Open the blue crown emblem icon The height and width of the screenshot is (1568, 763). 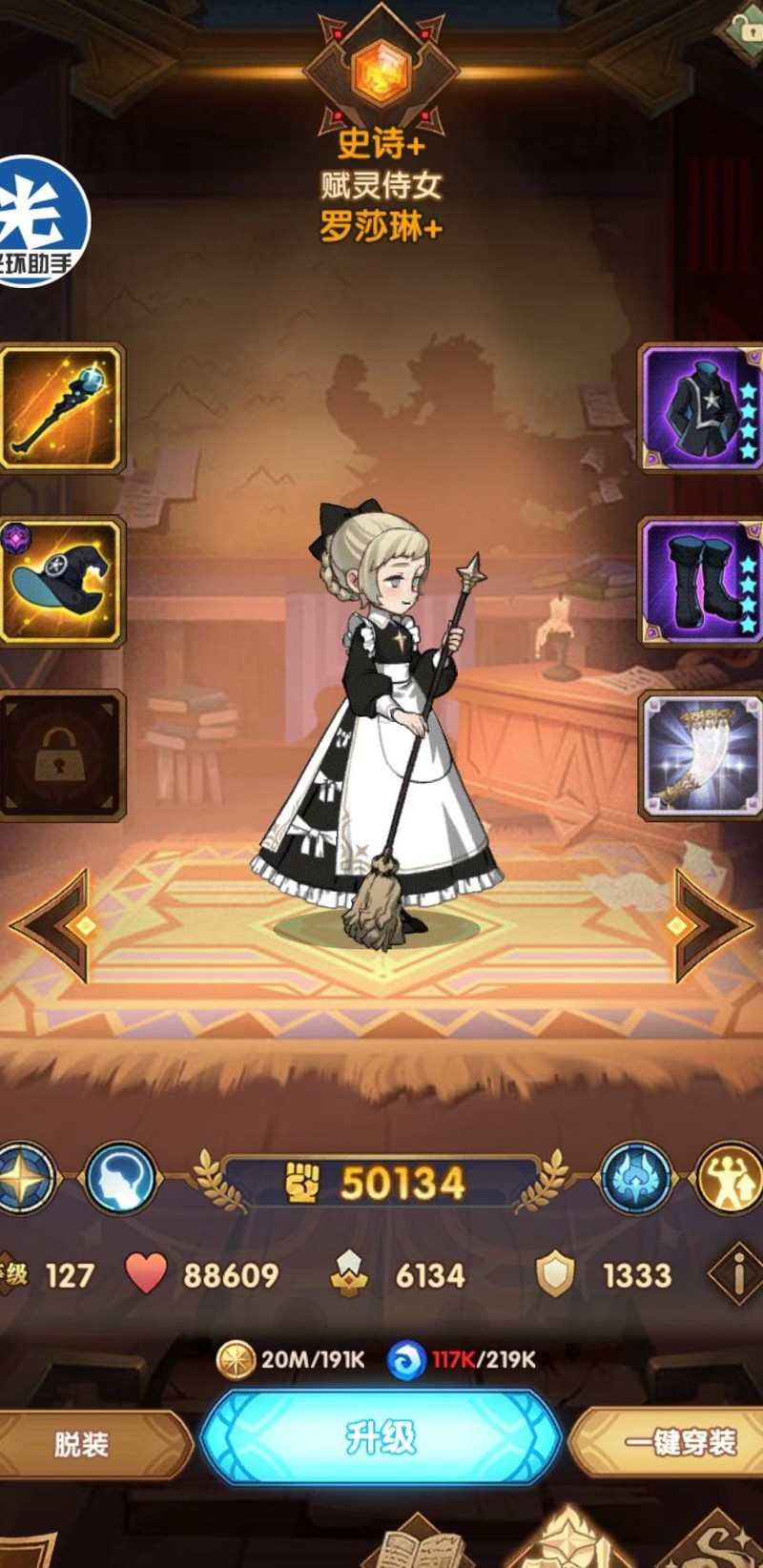(636, 1179)
